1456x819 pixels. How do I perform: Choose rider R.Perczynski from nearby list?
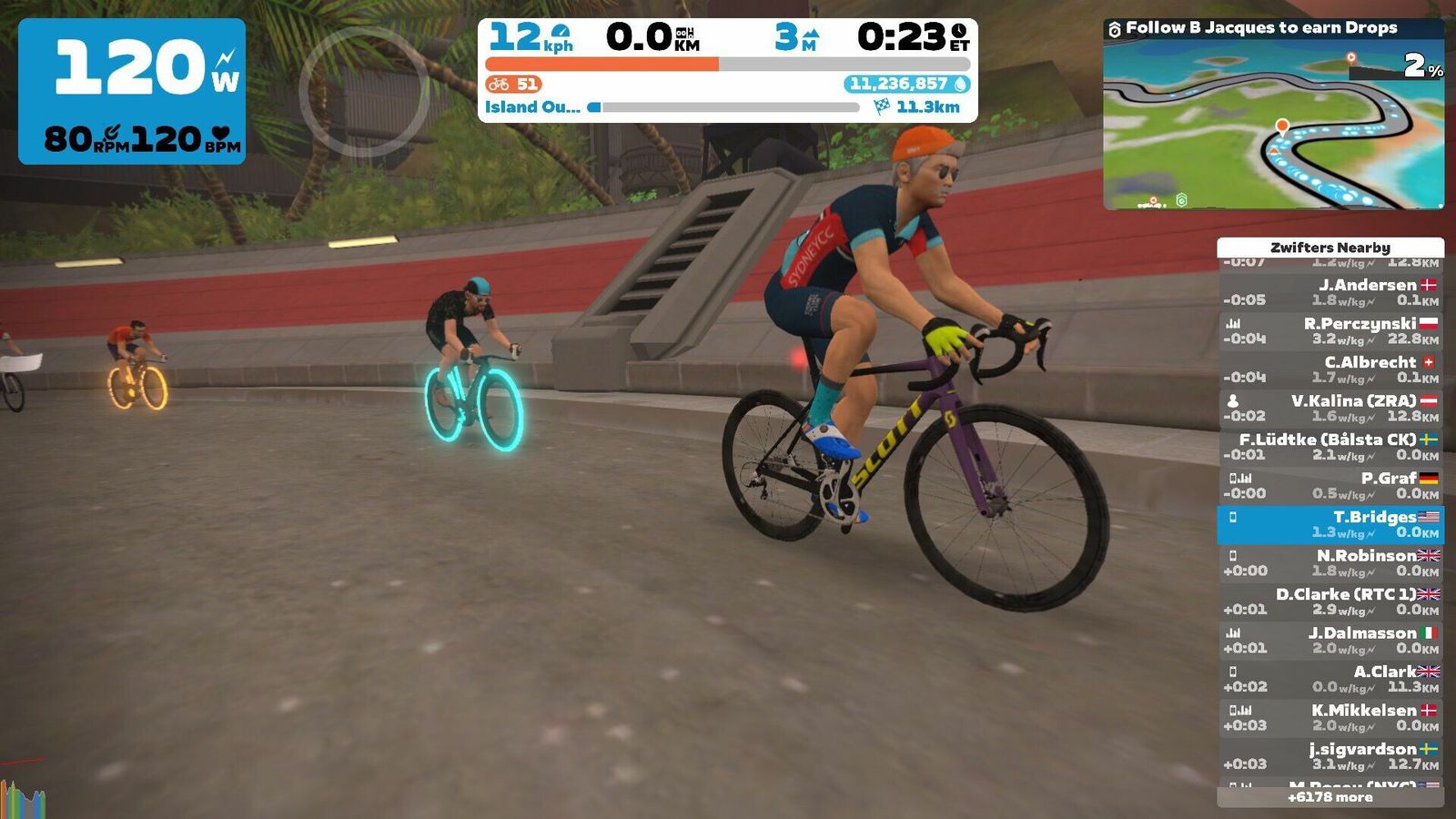click(1330, 331)
